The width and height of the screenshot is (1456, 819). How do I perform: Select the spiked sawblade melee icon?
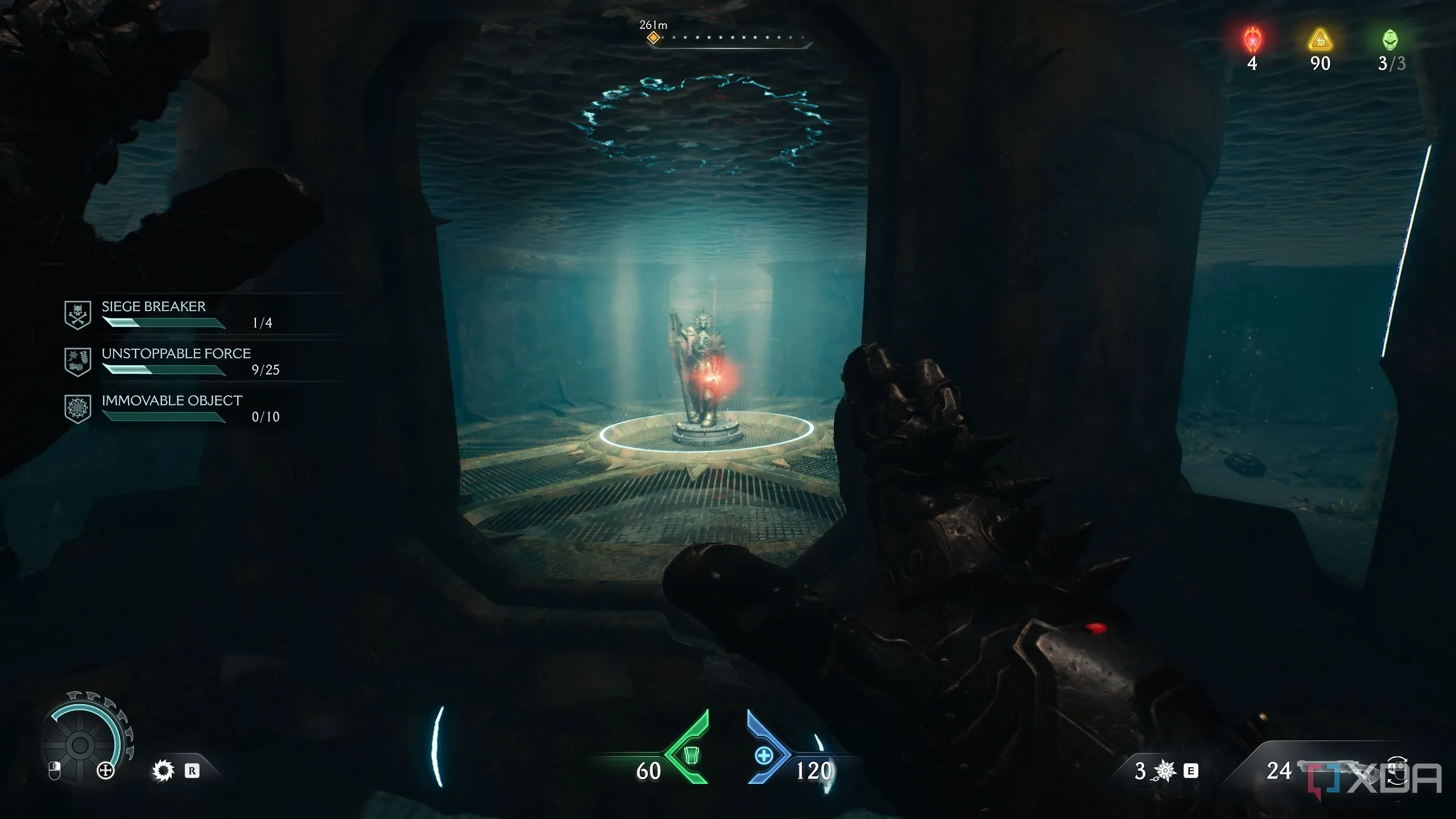click(163, 771)
